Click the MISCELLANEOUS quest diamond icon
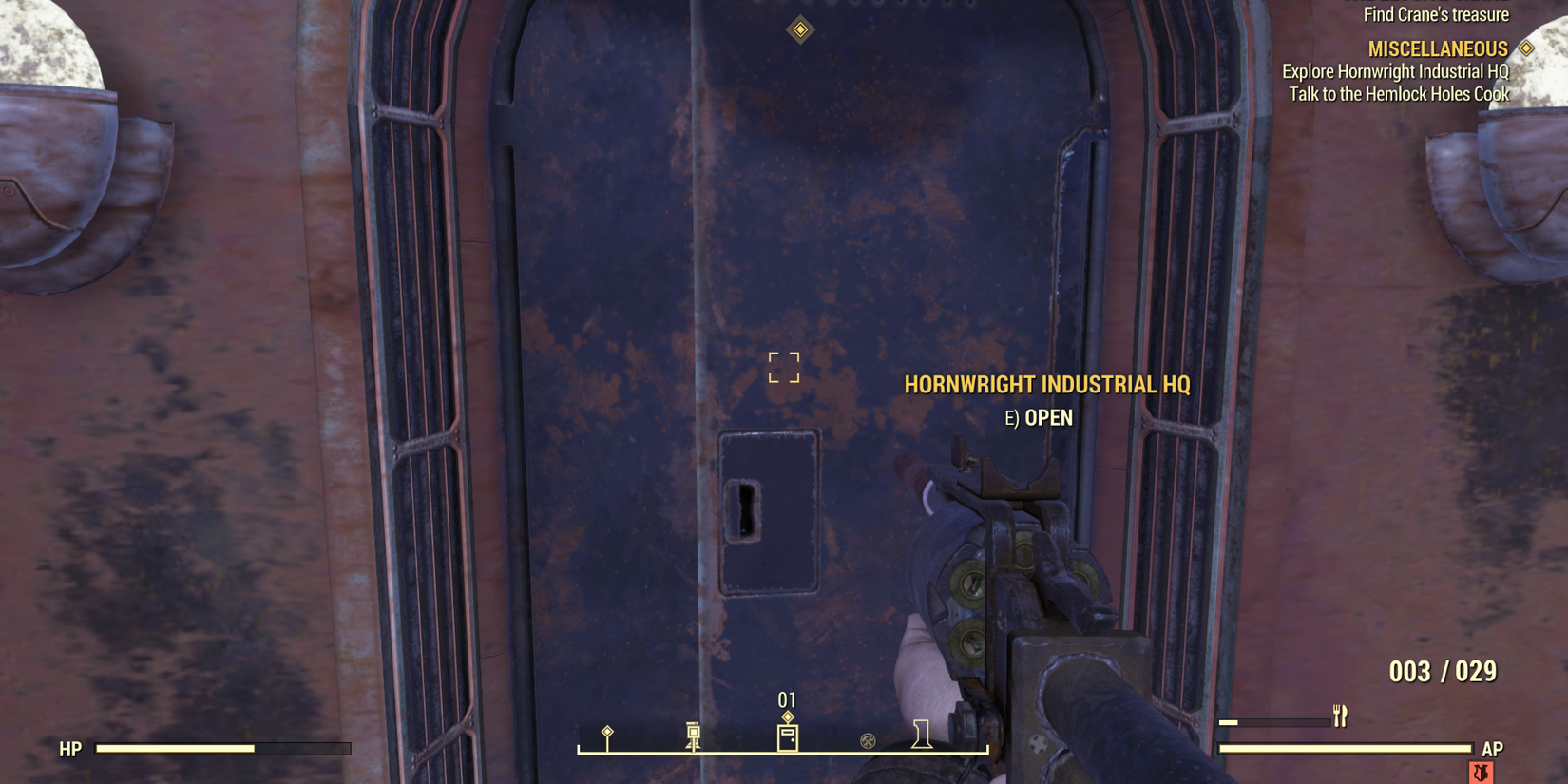The image size is (1568, 784). tap(1525, 48)
